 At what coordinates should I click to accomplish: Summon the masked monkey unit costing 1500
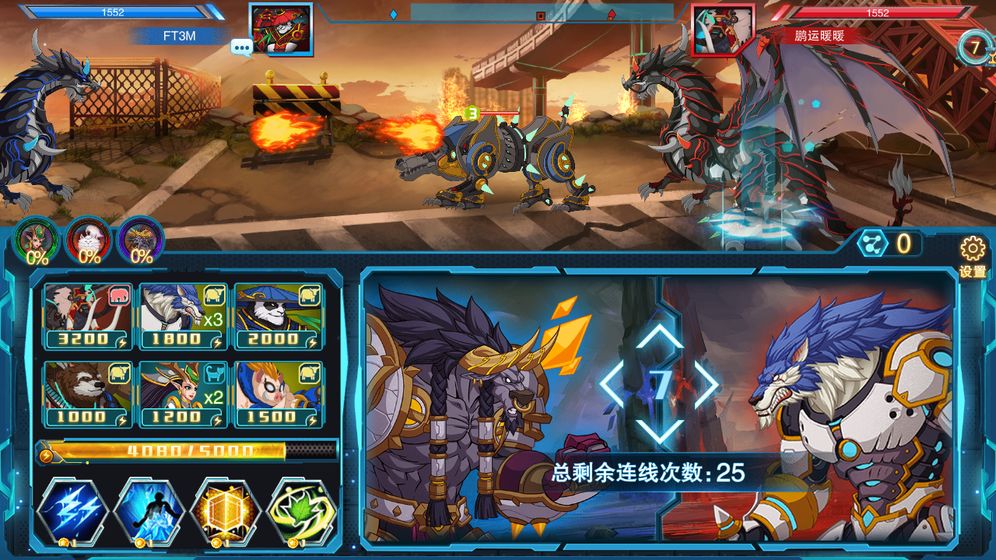click(277, 393)
